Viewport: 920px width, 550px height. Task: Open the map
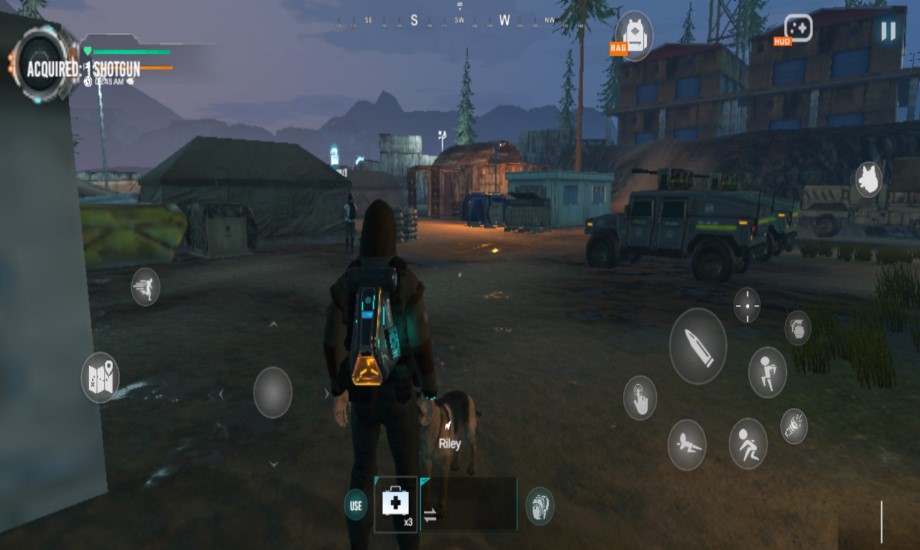(100, 378)
